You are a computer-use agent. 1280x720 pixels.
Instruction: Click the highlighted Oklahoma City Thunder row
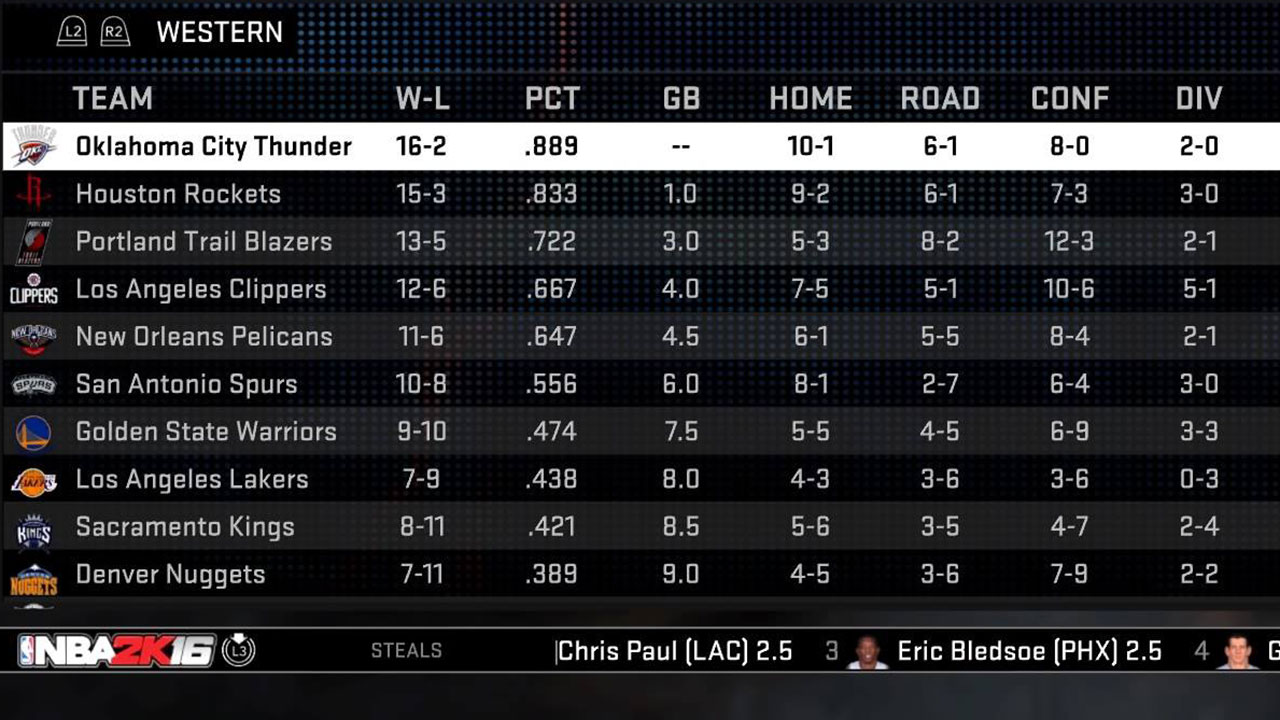(400, 146)
